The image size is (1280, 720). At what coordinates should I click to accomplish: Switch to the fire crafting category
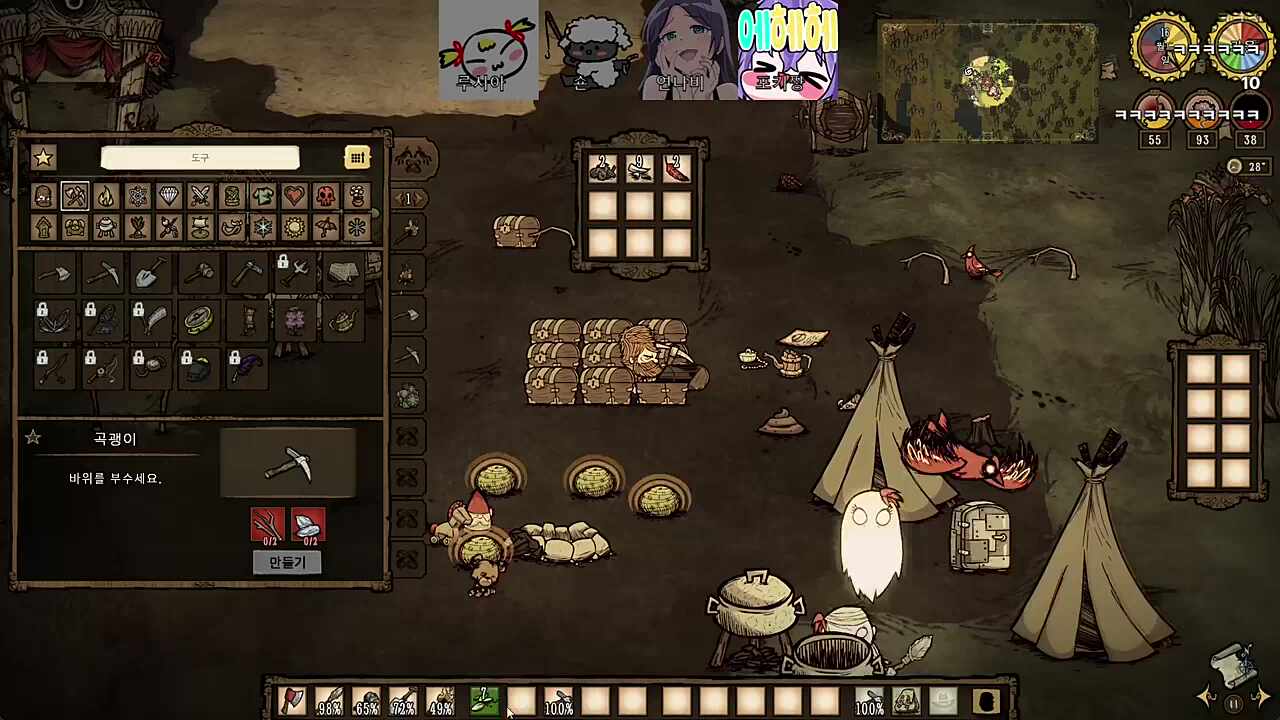point(106,196)
